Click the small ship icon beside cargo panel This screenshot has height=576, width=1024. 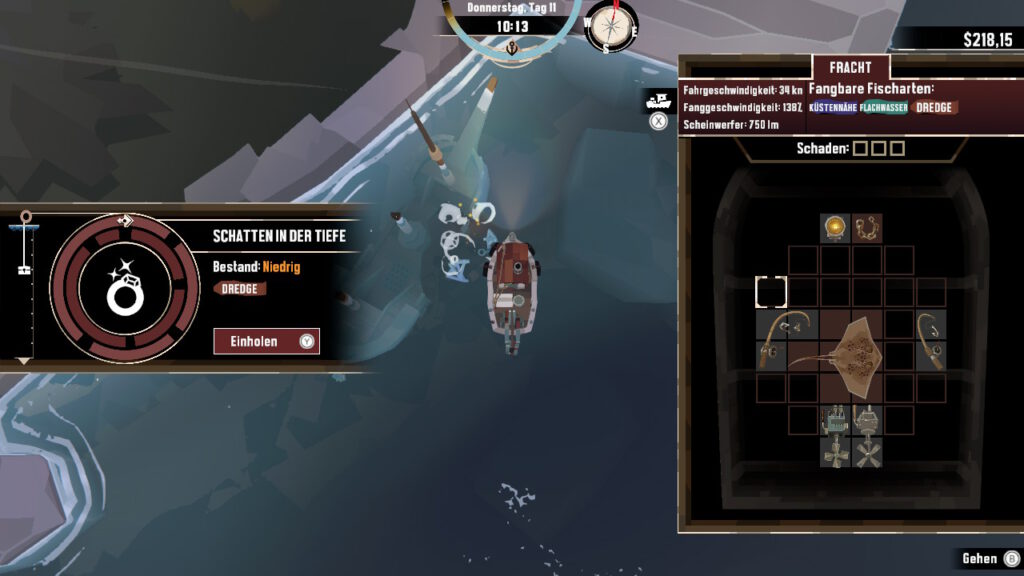pos(658,100)
